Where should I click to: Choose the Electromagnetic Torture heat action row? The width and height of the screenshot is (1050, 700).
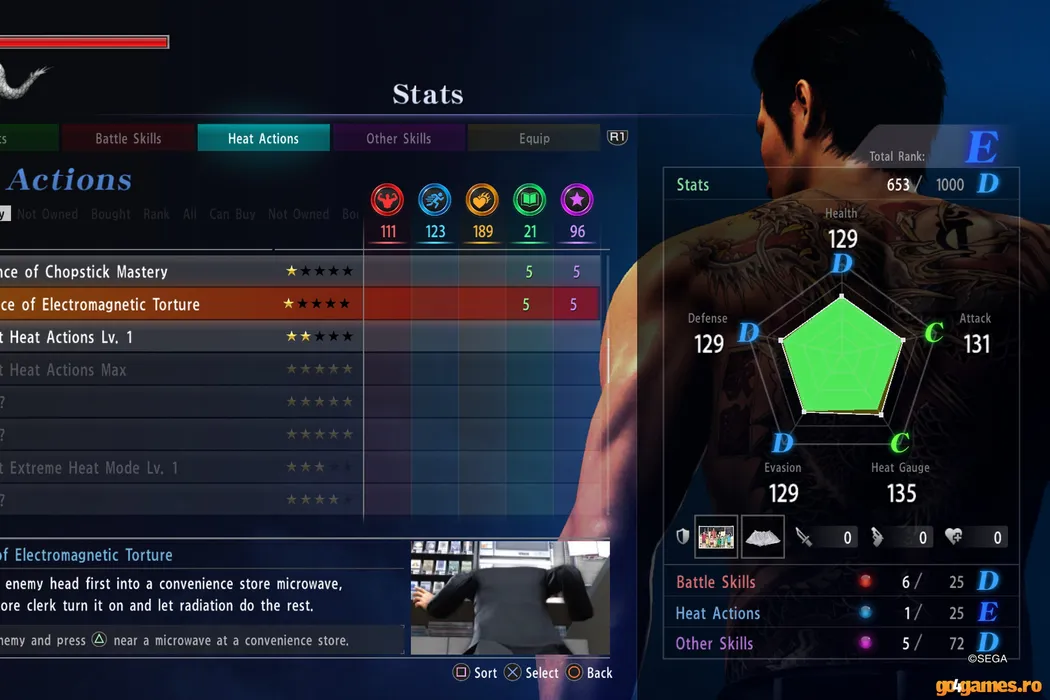pyautogui.click(x=180, y=304)
